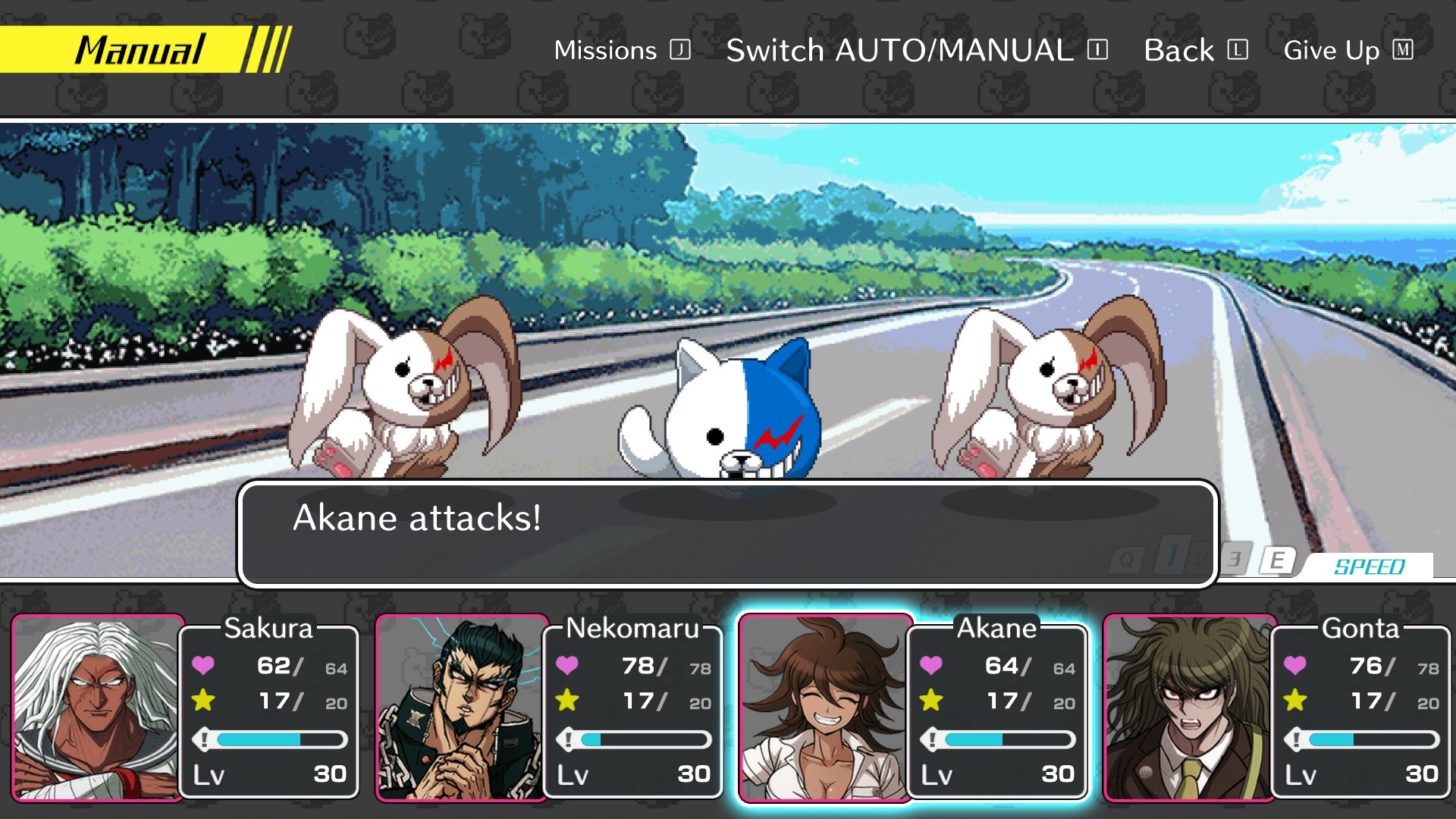Activate the highlighted skill slot 1

click(x=1172, y=554)
